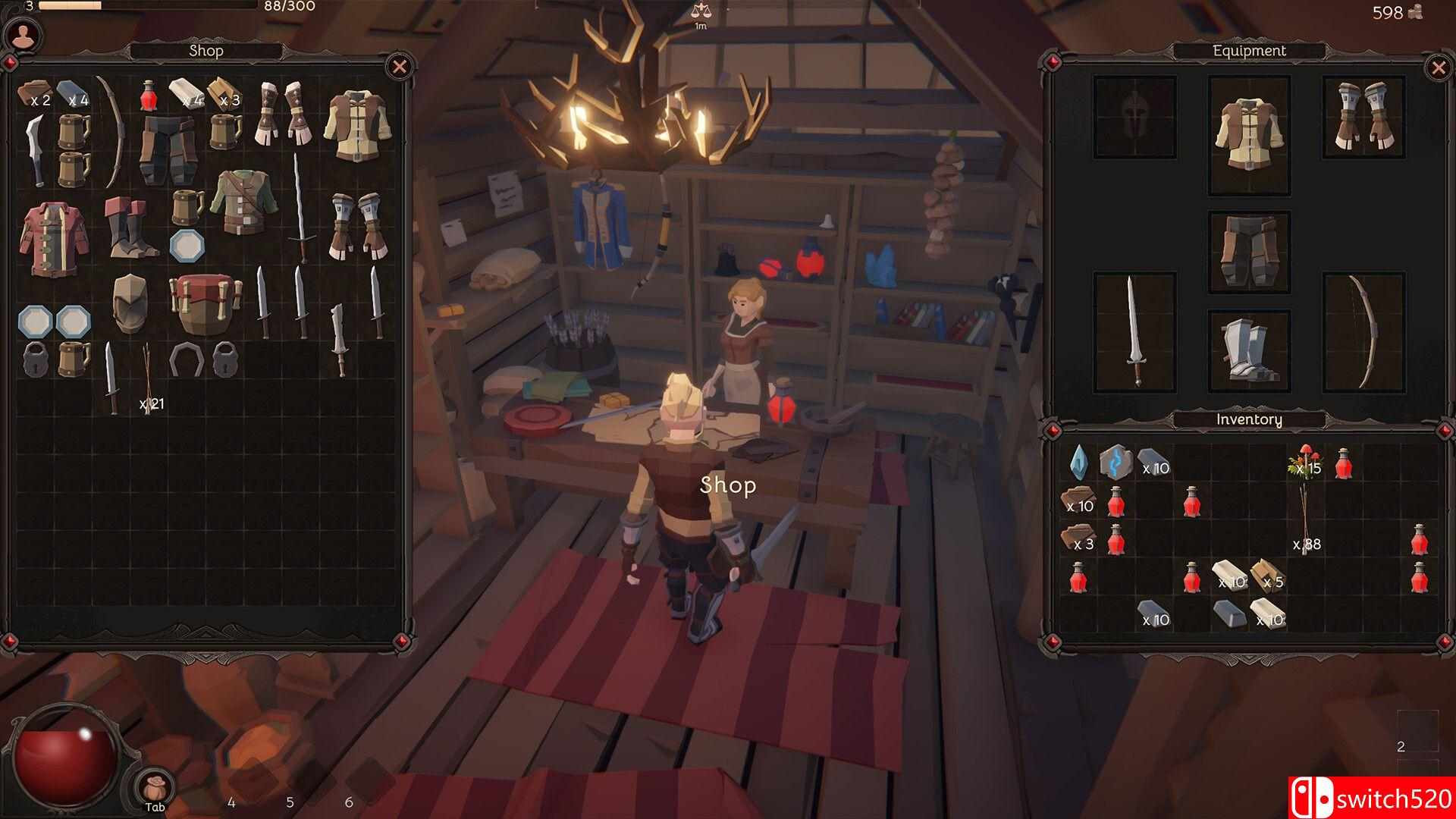Choose the equipped sword slot
The width and height of the screenshot is (1456, 819).
tap(1134, 331)
